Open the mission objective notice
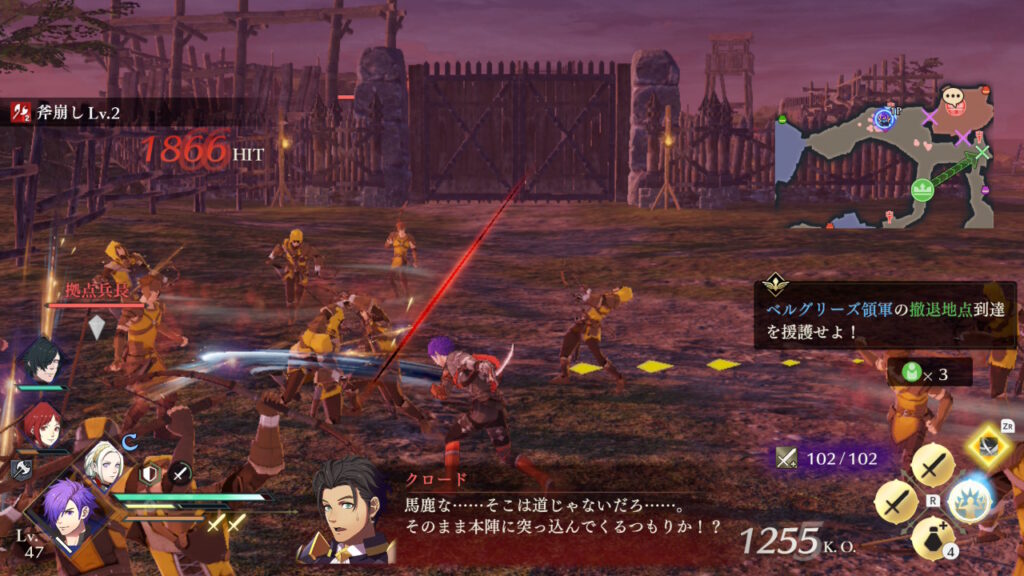The height and width of the screenshot is (576, 1024). click(x=884, y=316)
